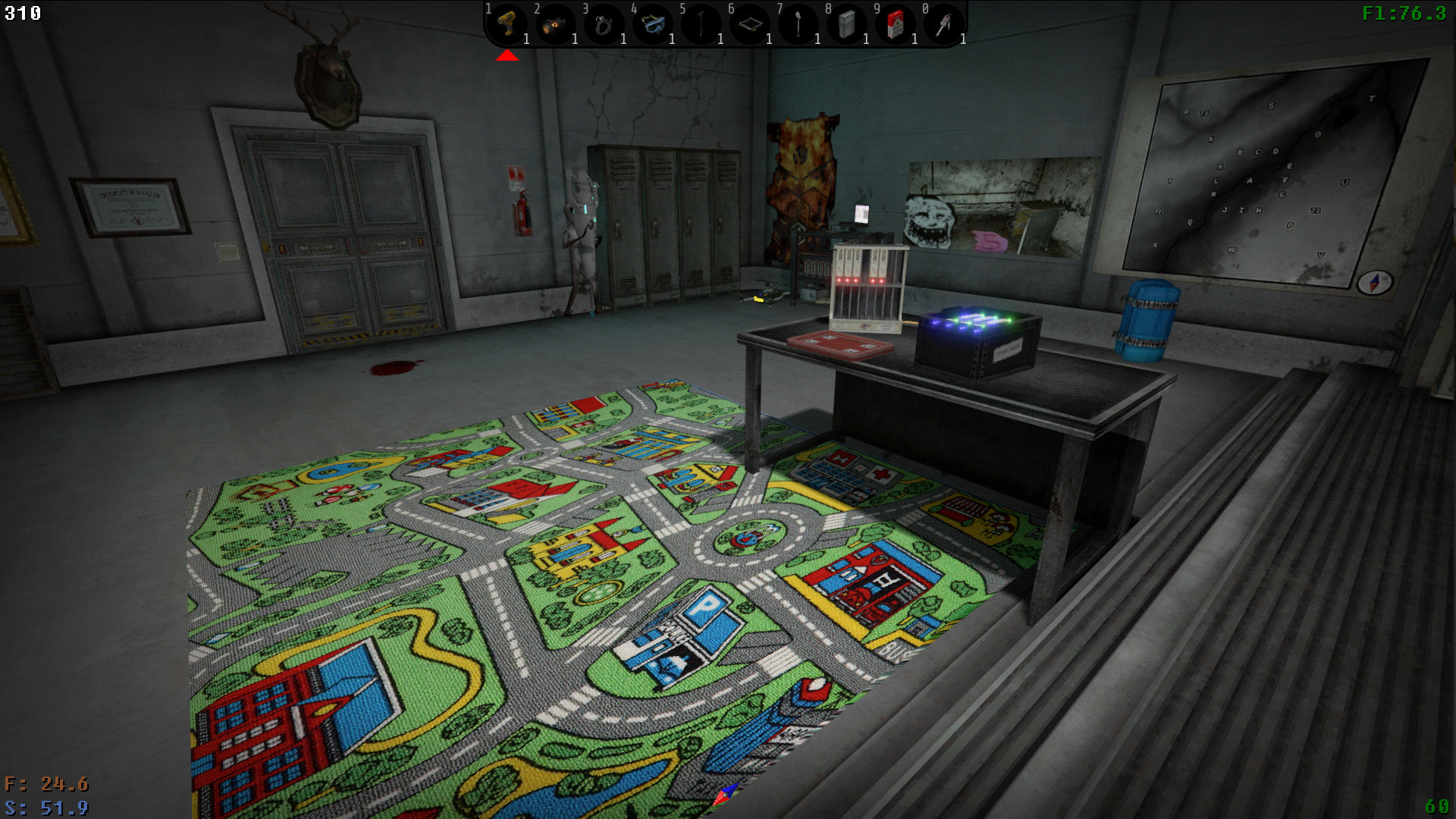
Task: Select the syringe in slot 0
Action: pyautogui.click(x=943, y=25)
